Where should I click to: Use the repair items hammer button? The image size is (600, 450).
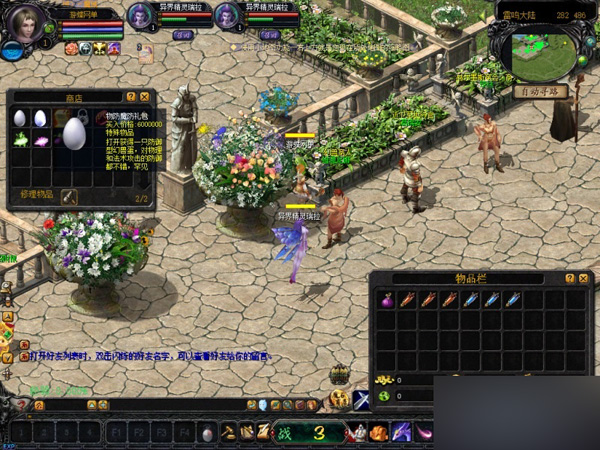(x=69, y=195)
